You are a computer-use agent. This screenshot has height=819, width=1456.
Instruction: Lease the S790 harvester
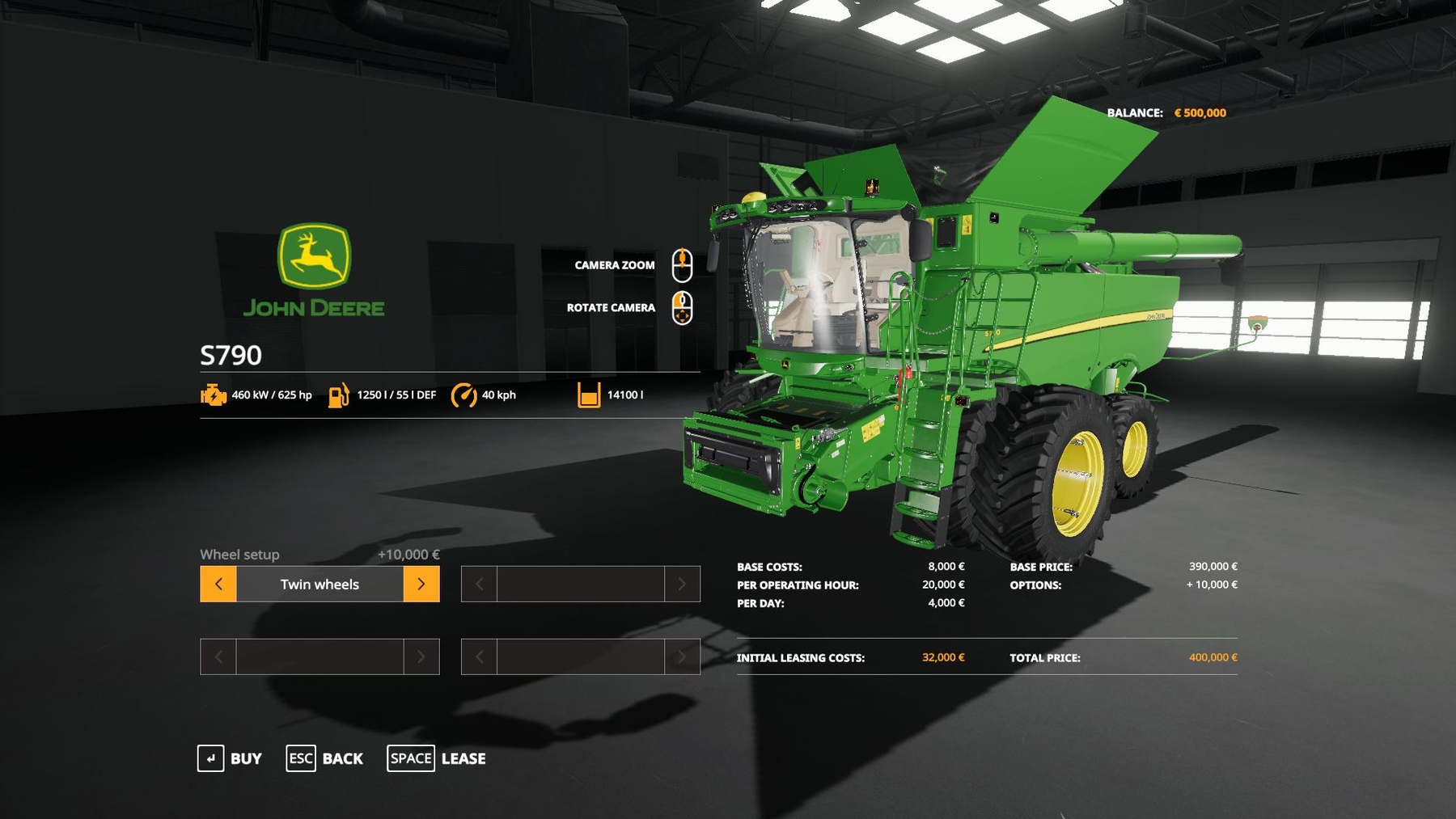[x=437, y=758]
